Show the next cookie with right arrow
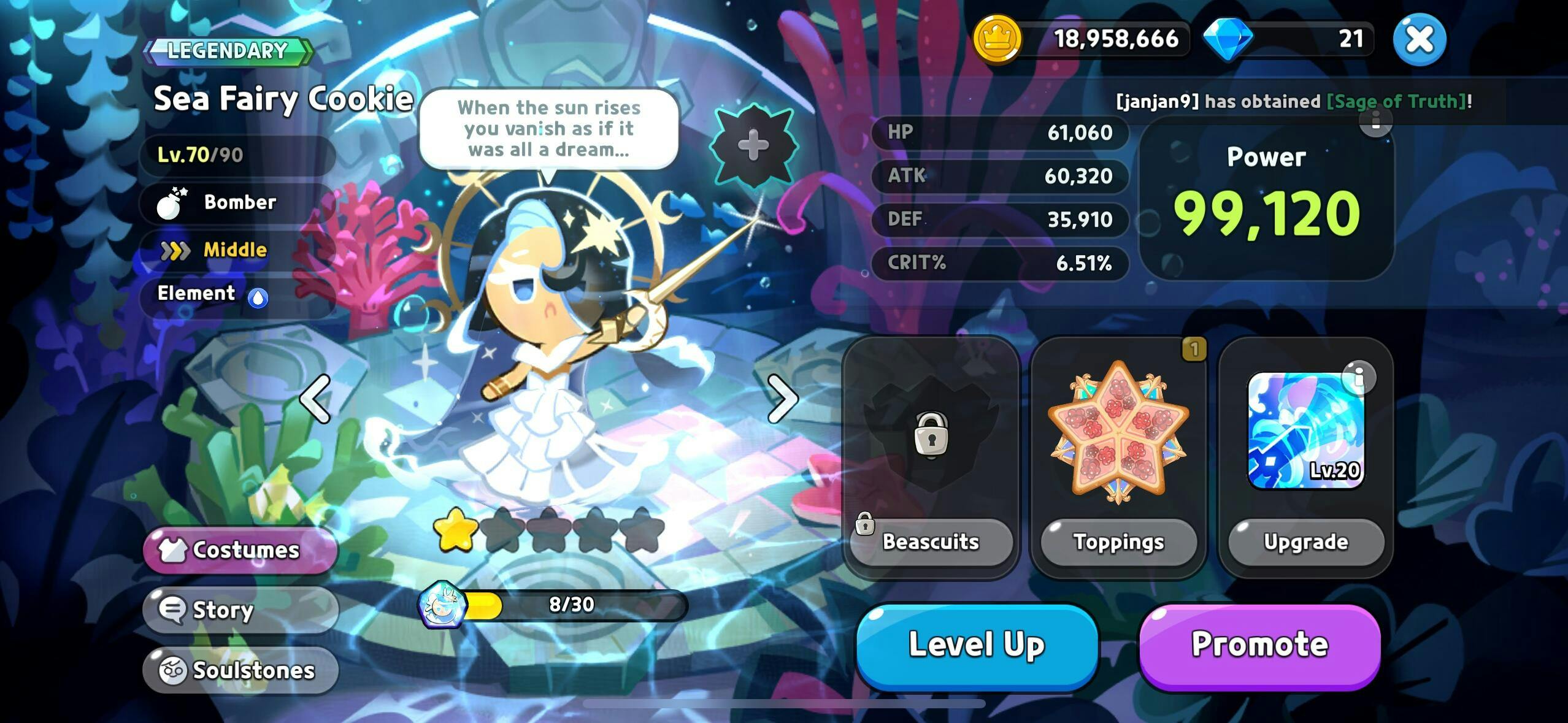Viewport: 1568px width, 723px height. click(782, 399)
